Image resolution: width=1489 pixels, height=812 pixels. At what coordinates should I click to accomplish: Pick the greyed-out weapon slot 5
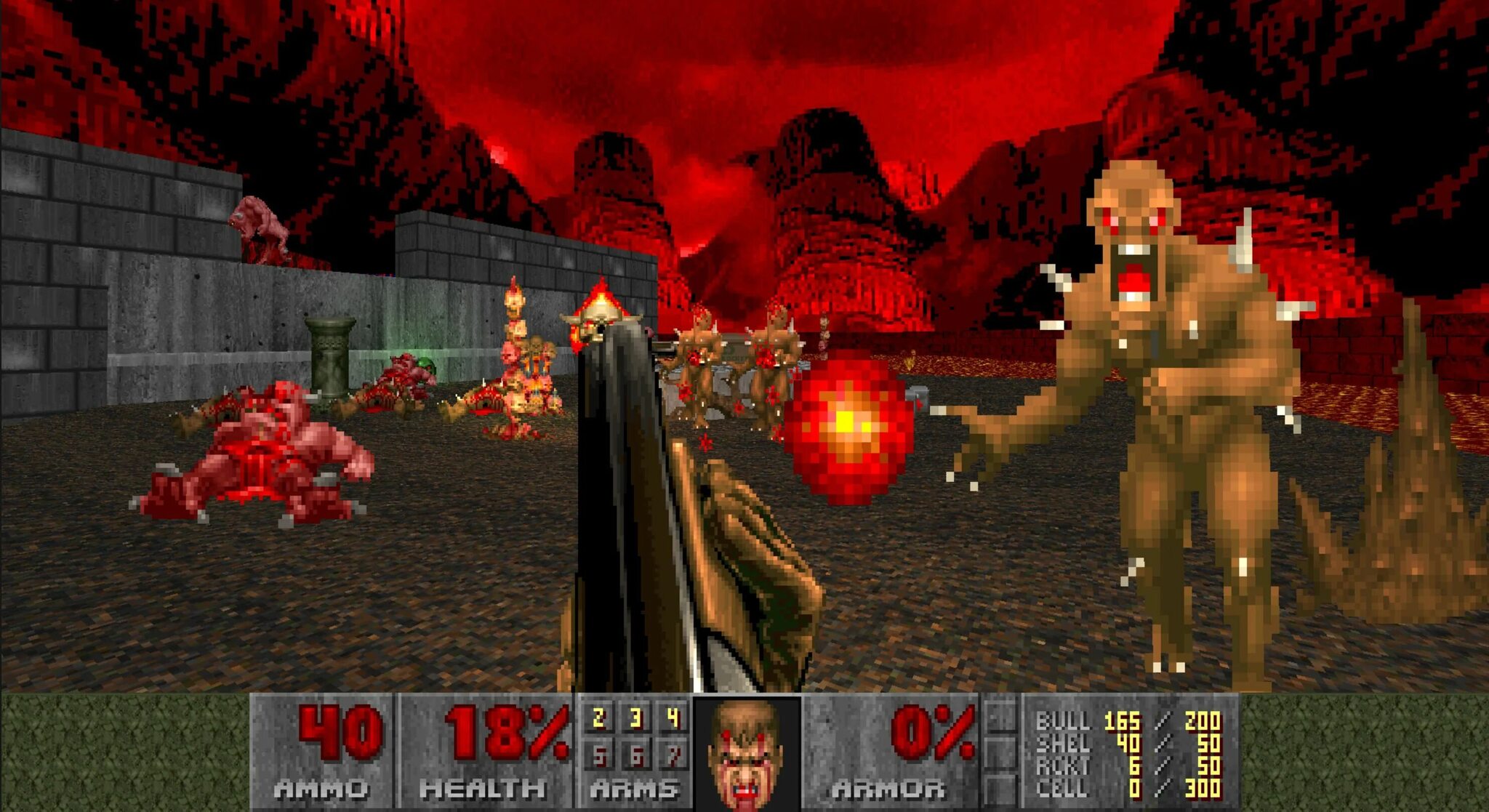[x=599, y=757]
